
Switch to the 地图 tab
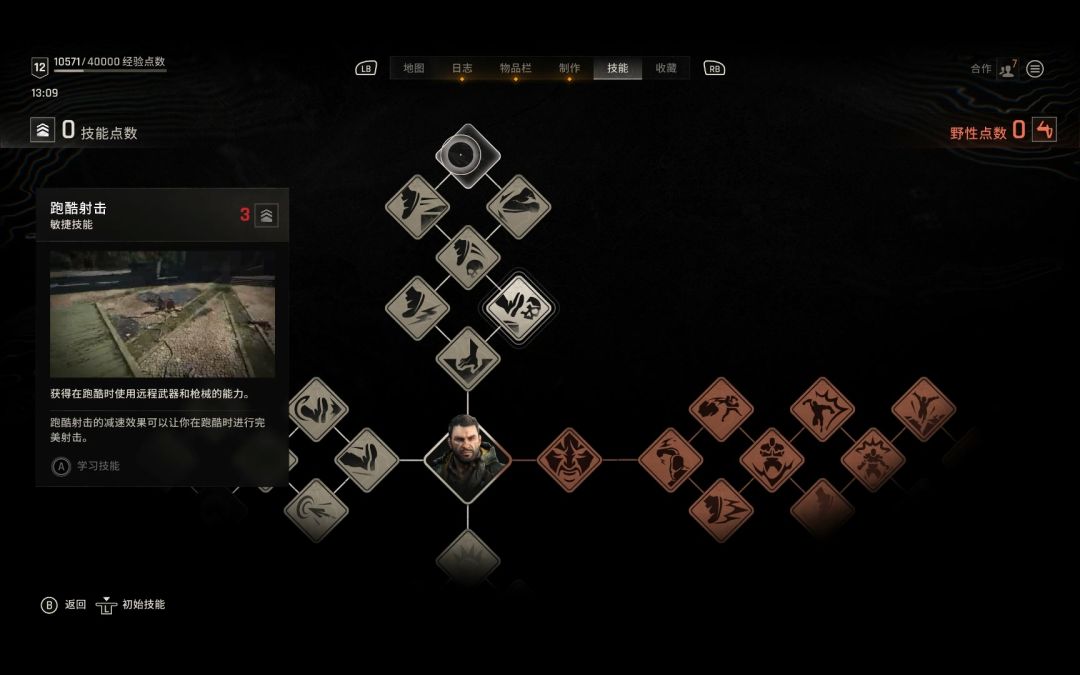pos(414,68)
